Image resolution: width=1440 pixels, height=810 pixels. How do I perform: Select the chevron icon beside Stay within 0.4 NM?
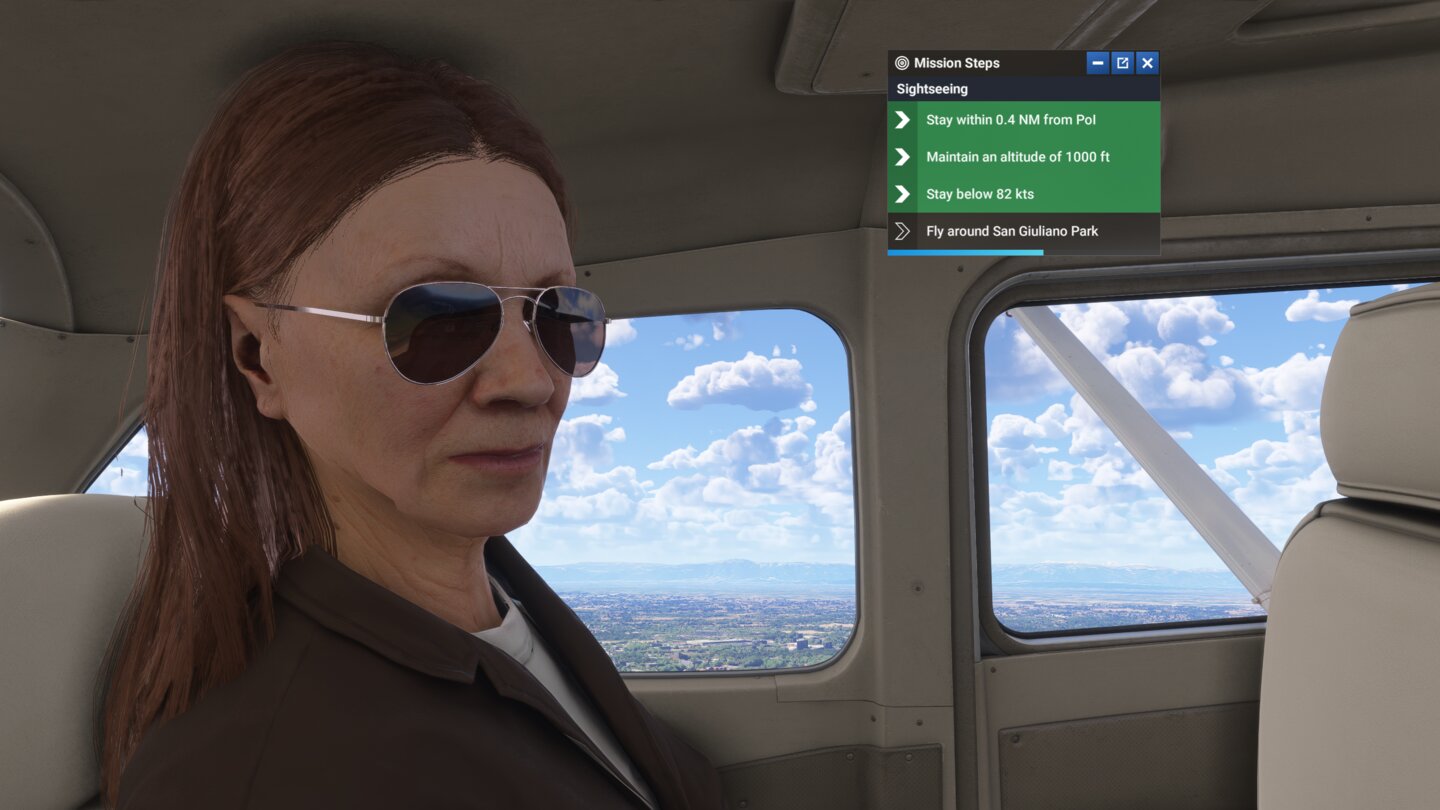pyautogui.click(x=901, y=119)
